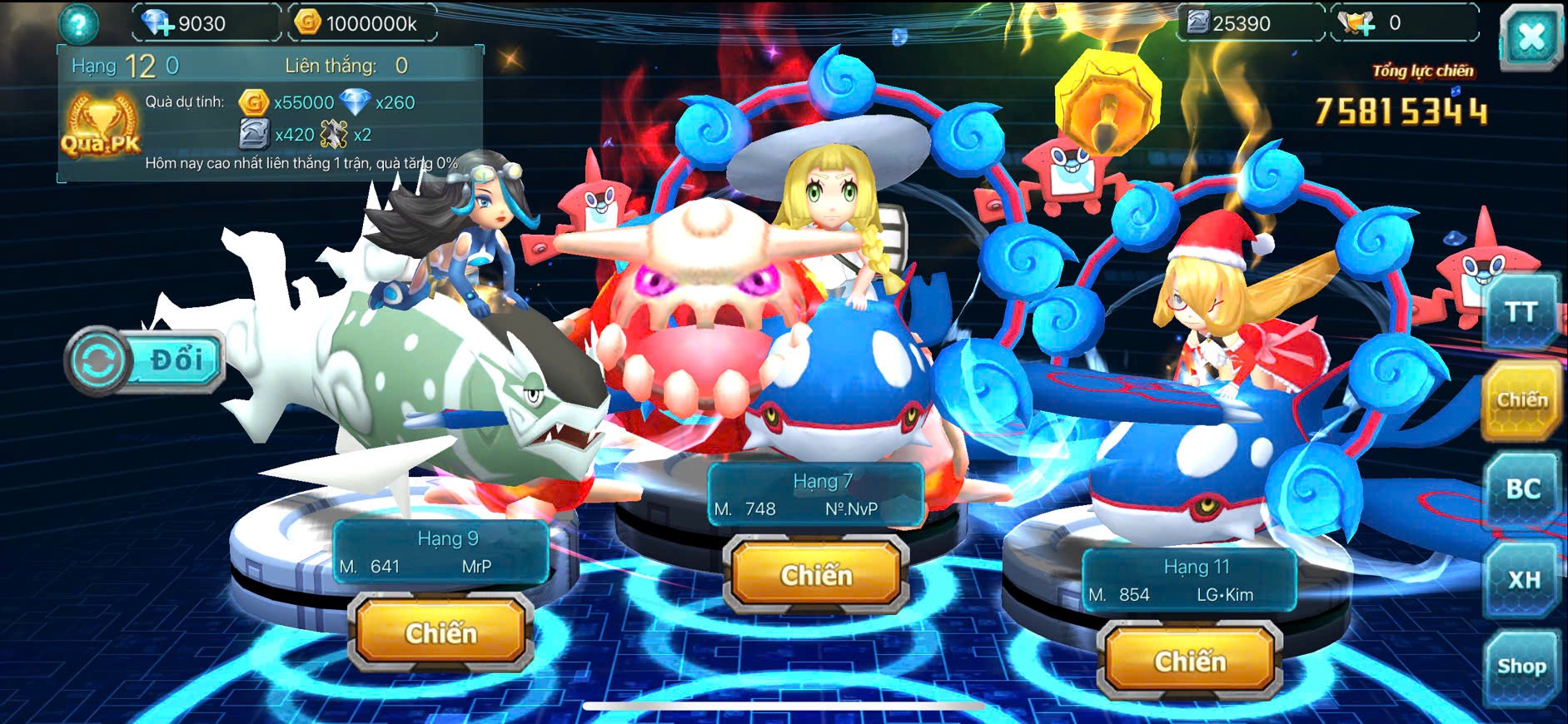The image size is (1568, 724).
Task: Battle LG•Kim using the Chiến button under Hạng 11
Action: coord(1190,662)
